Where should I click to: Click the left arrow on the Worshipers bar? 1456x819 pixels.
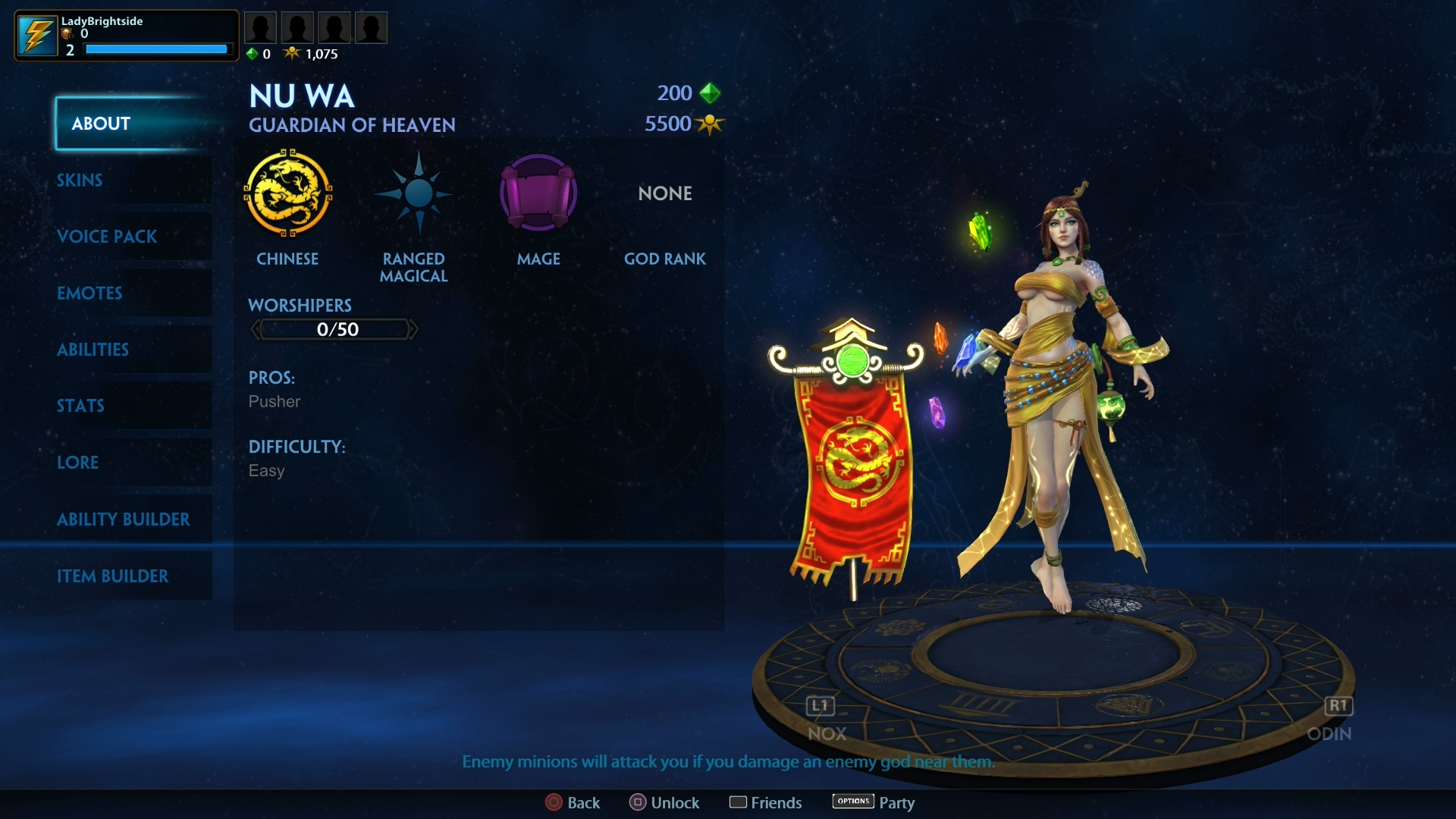256,328
